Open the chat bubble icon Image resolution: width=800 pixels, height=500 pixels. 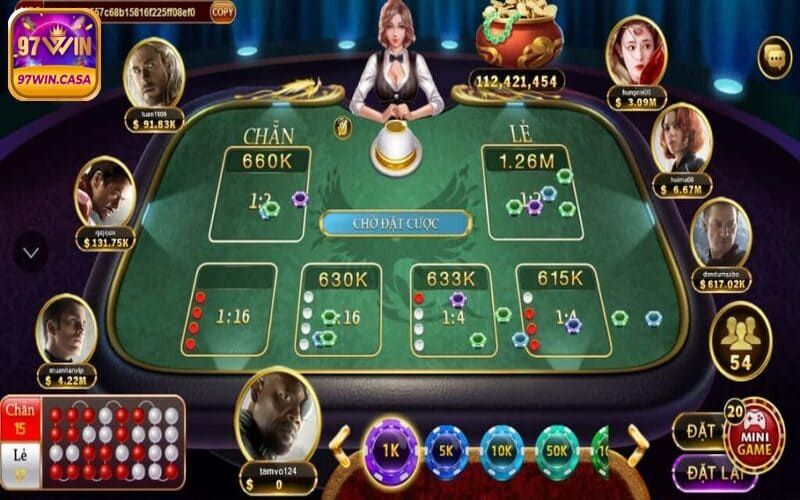[774, 57]
